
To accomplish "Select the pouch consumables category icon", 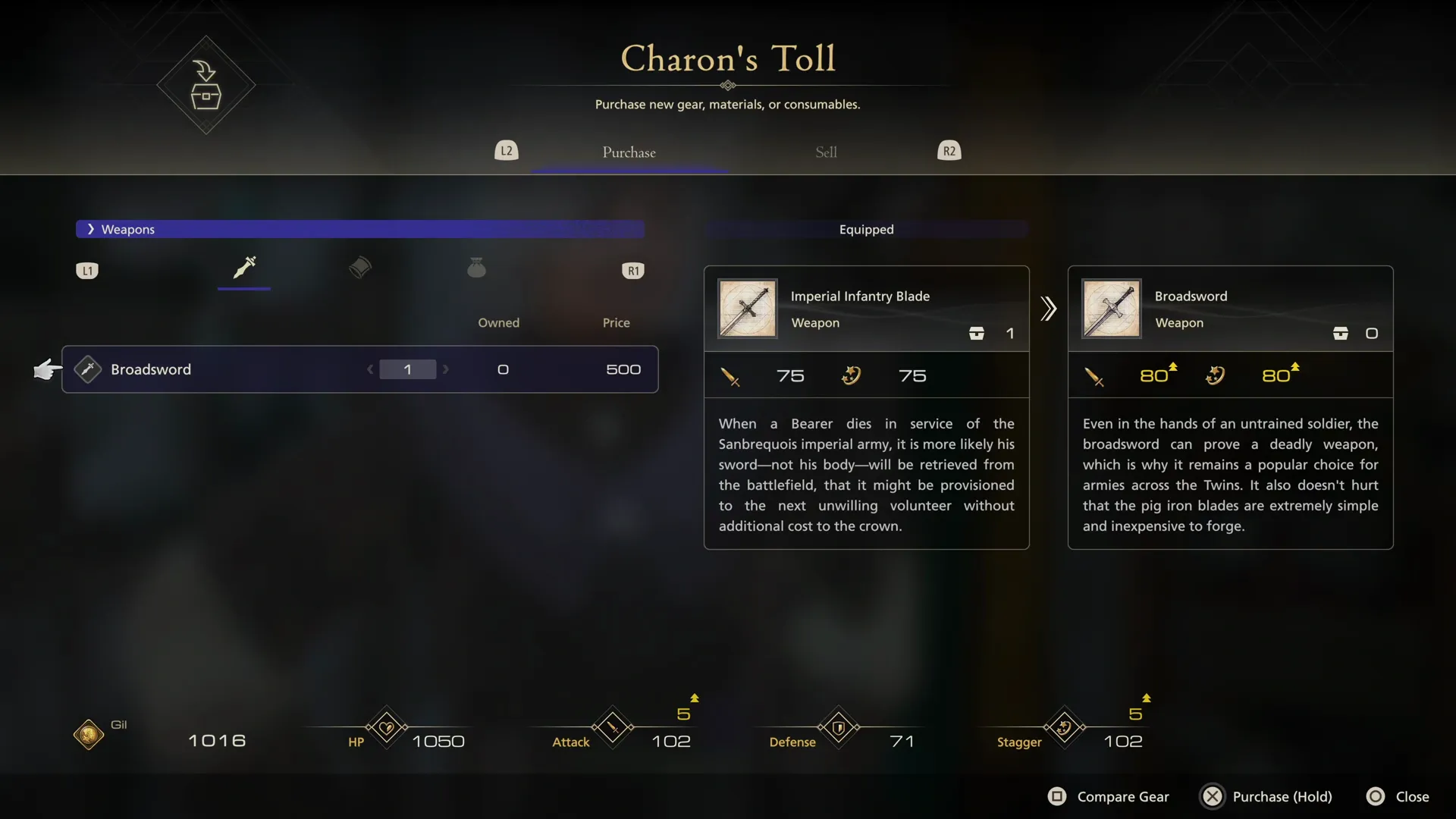I will (476, 268).
